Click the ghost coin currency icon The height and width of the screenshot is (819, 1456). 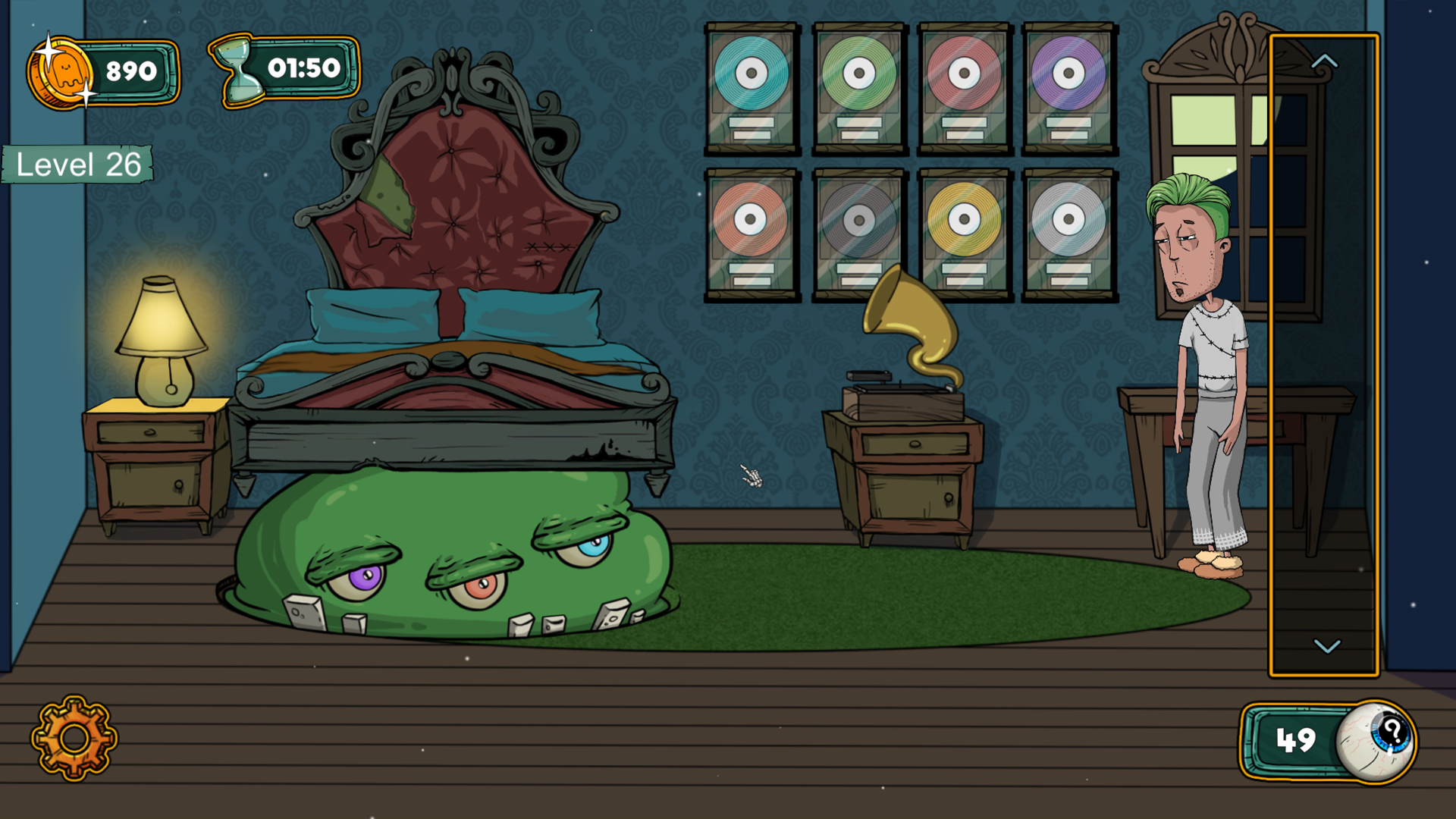pos(61,72)
